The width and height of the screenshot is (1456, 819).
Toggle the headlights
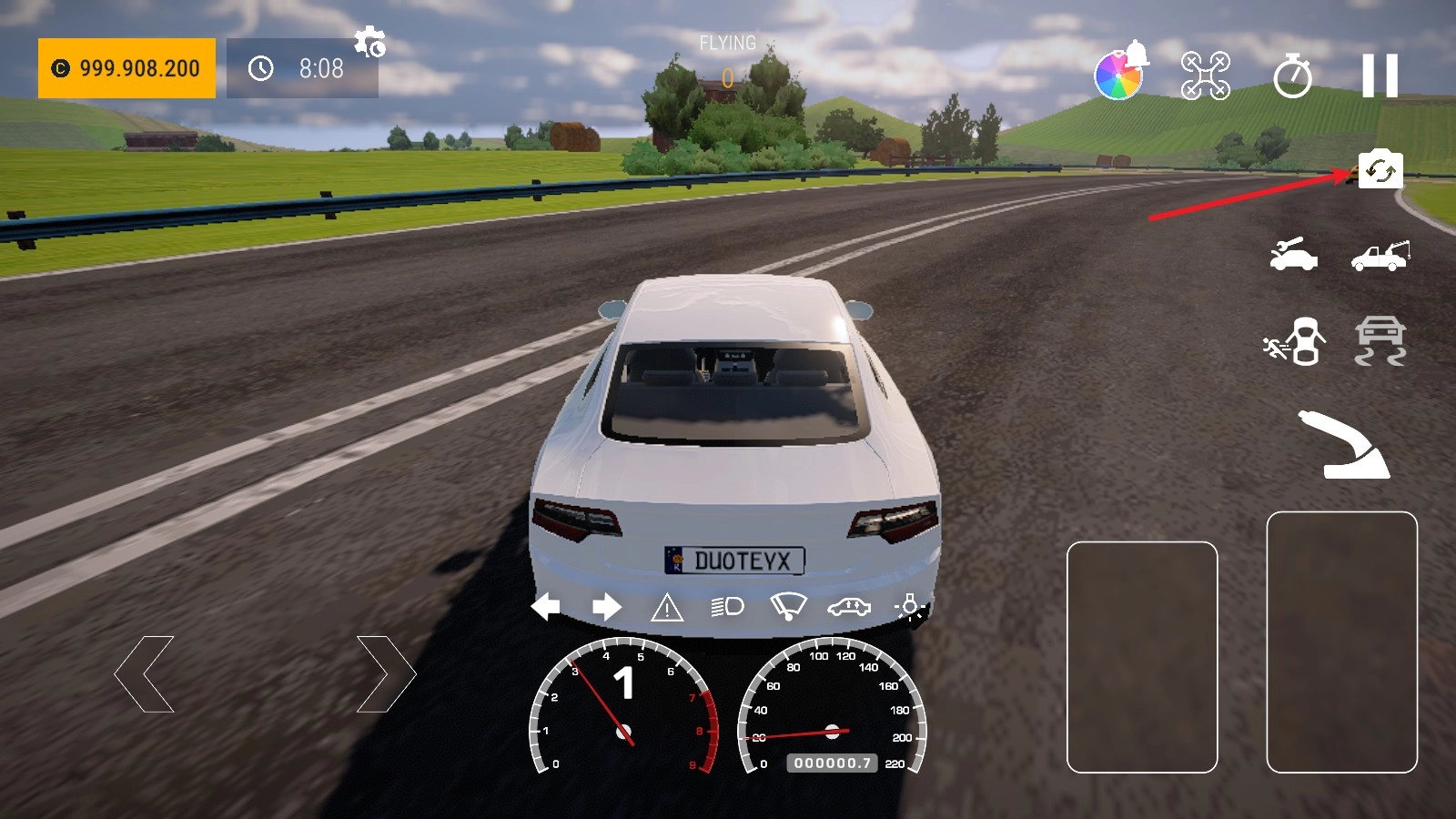tap(727, 606)
